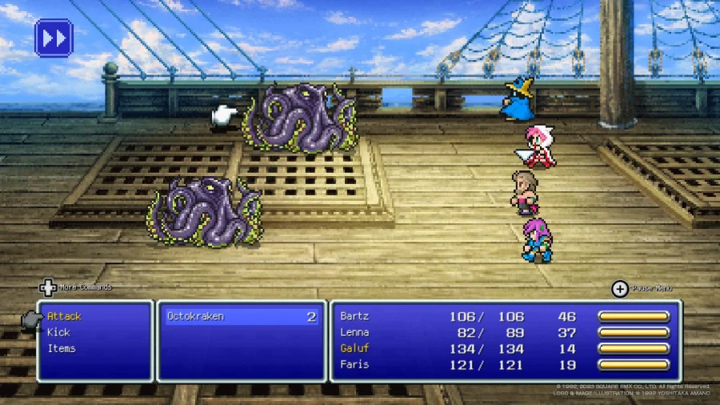Toggle the fast-forward battle speed button
Screen dimensions: 720x405
pos(53,38)
